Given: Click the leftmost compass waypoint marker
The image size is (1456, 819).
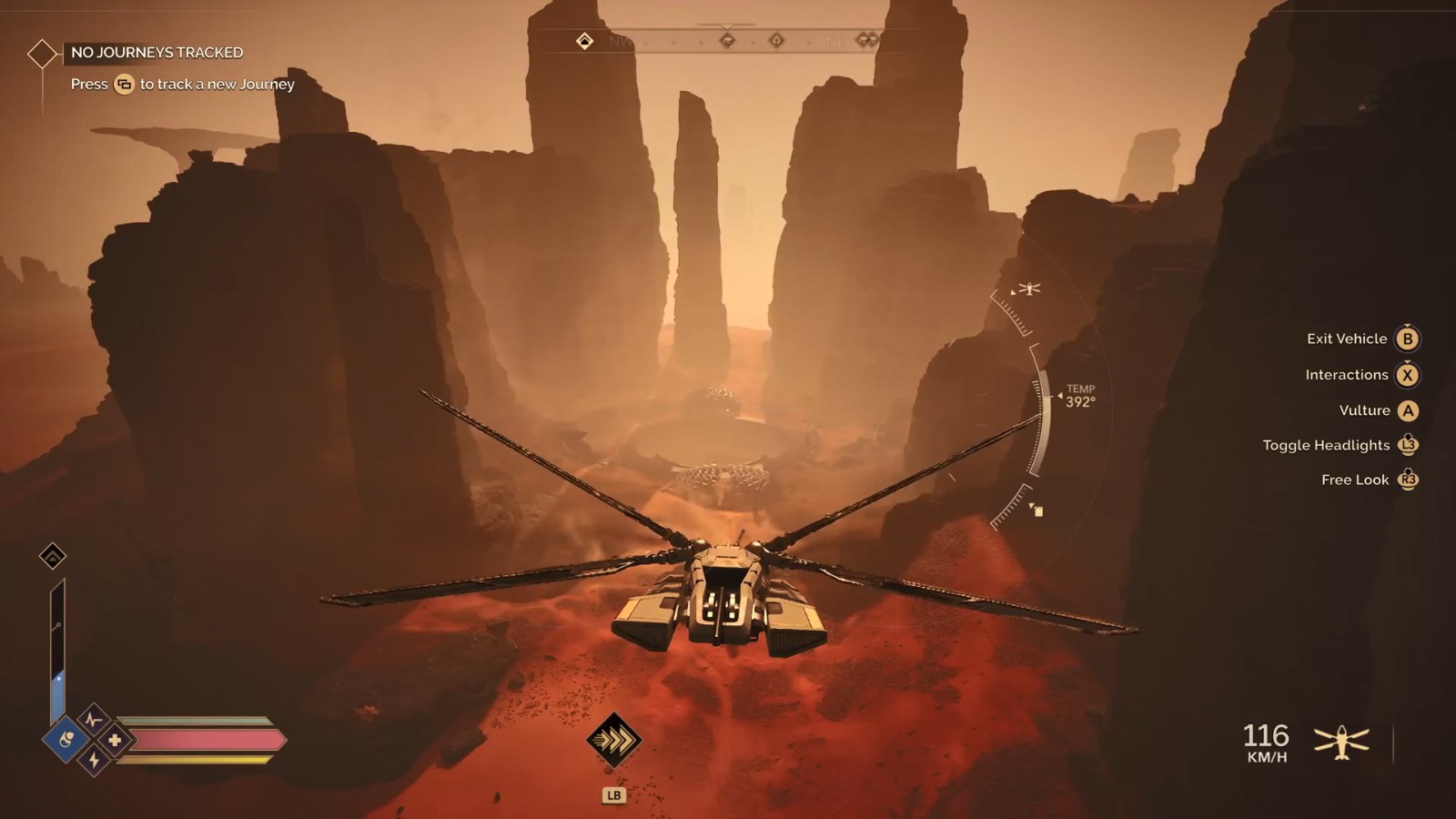Looking at the screenshot, I should click(x=584, y=41).
